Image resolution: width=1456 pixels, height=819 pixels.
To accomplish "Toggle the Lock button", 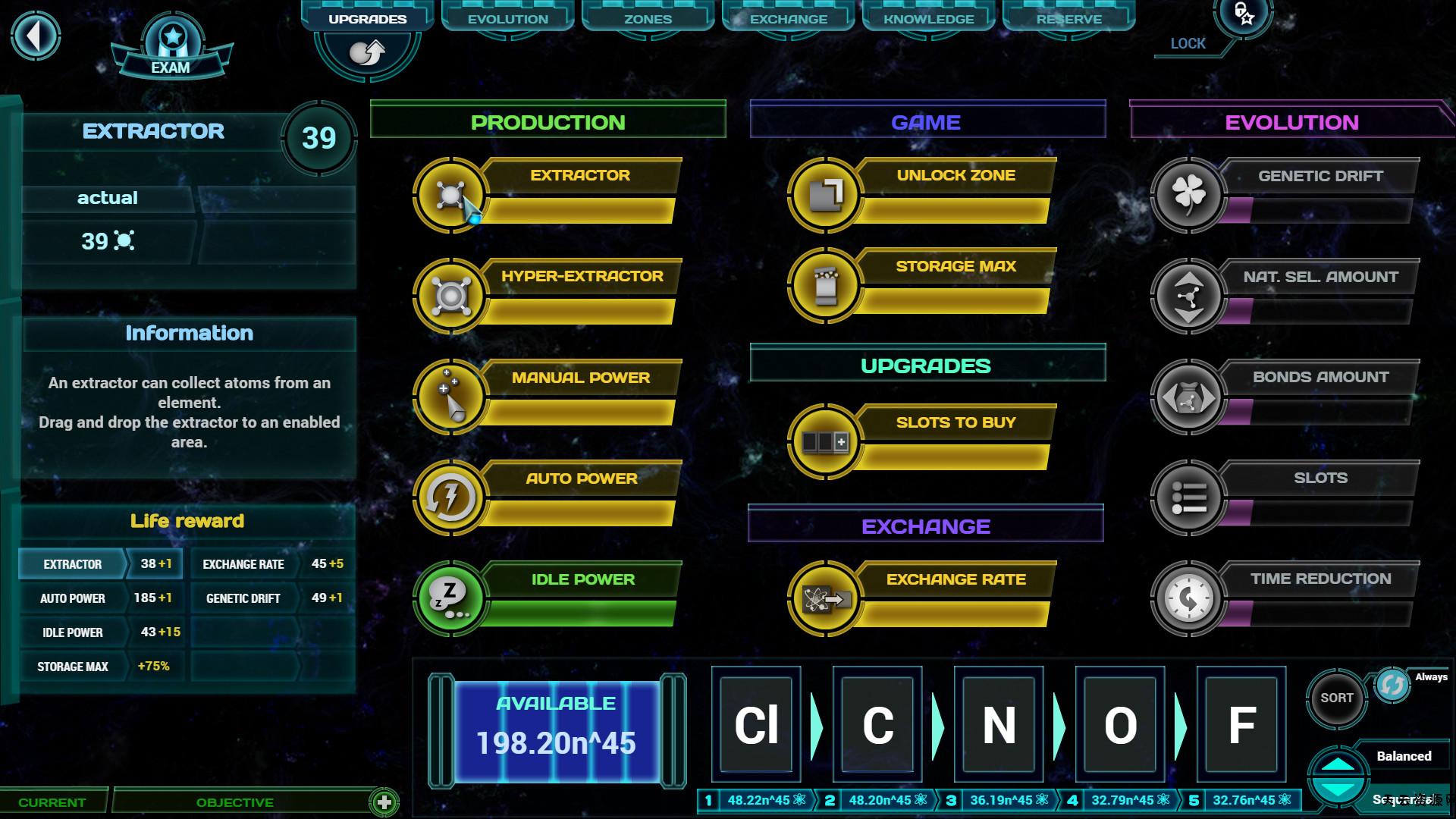I will pos(1244,15).
